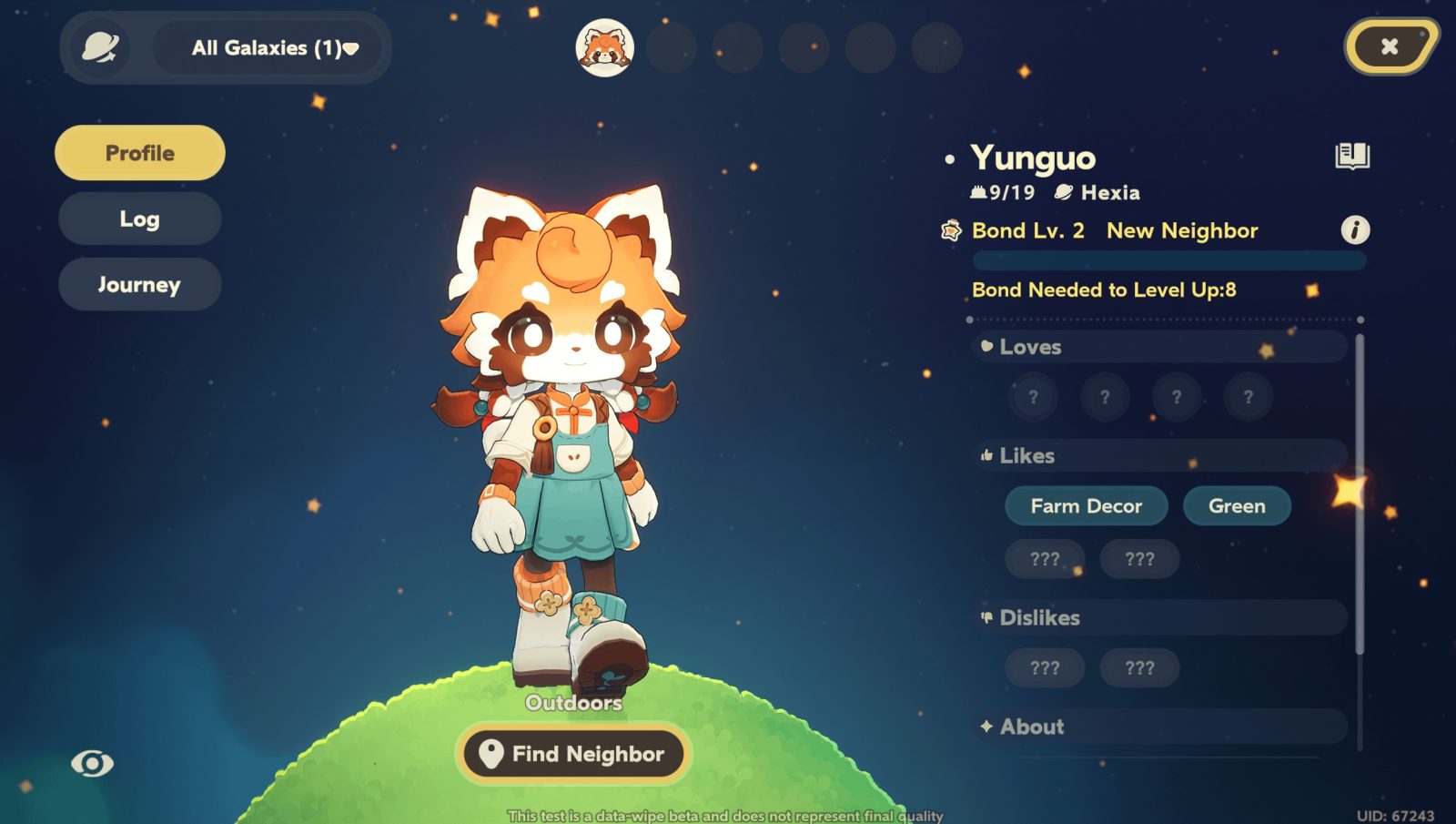Close the neighbor profile screen

coord(1389,46)
